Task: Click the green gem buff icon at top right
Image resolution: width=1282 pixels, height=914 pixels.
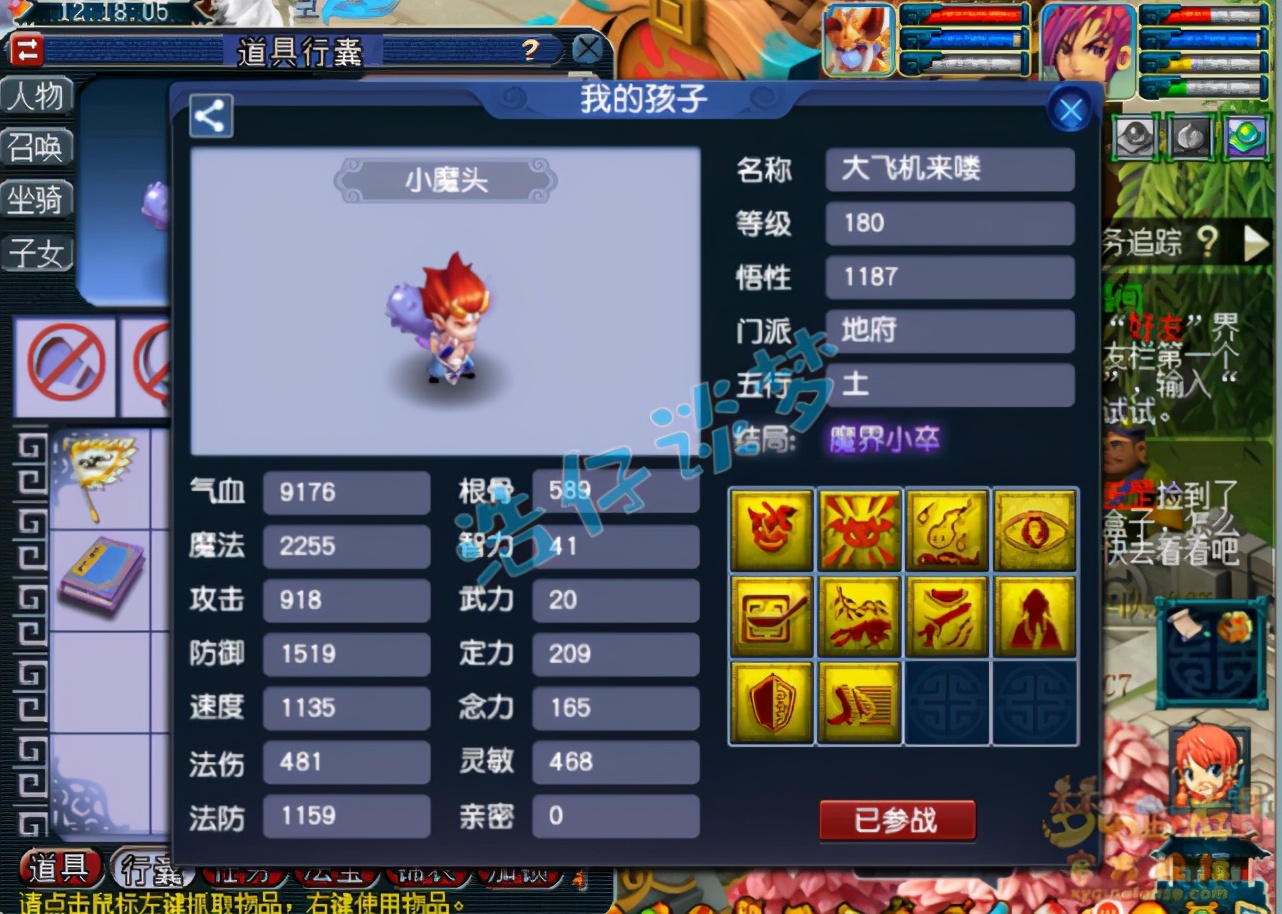Action: (x=1245, y=138)
